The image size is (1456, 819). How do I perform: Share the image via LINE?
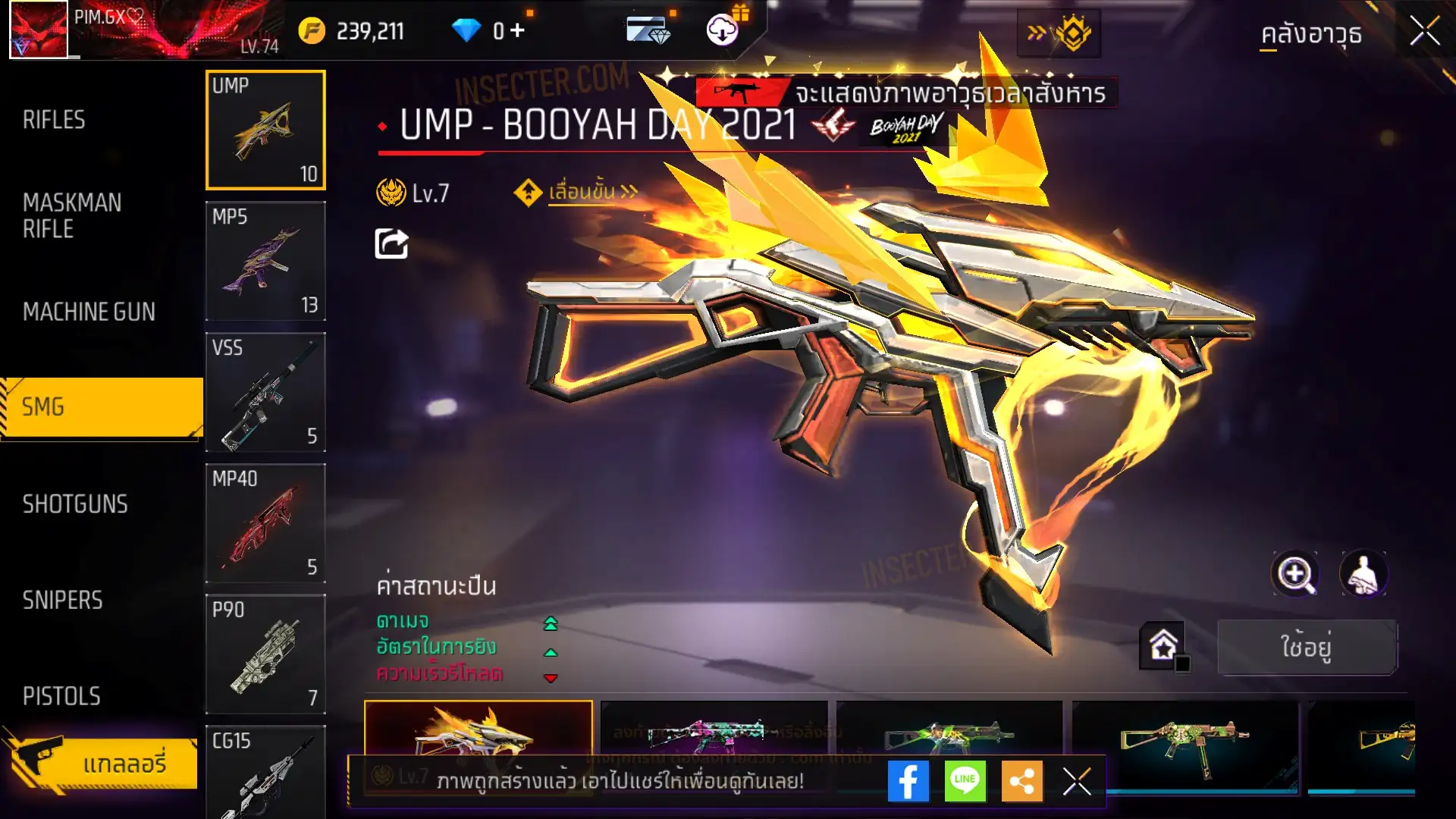[x=965, y=781]
